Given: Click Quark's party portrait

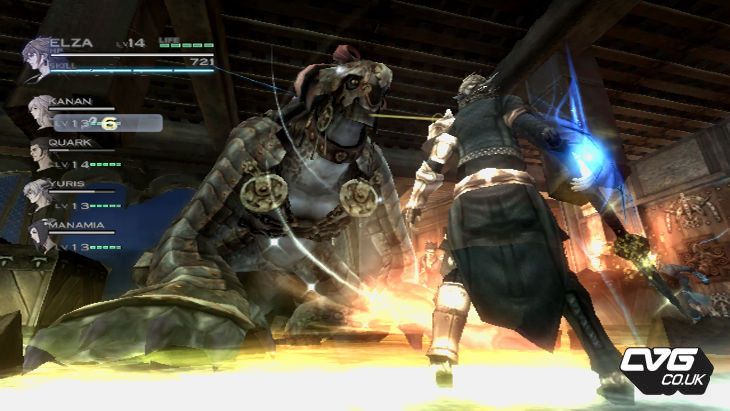Looking at the screenshot, I should pos(43,152).
